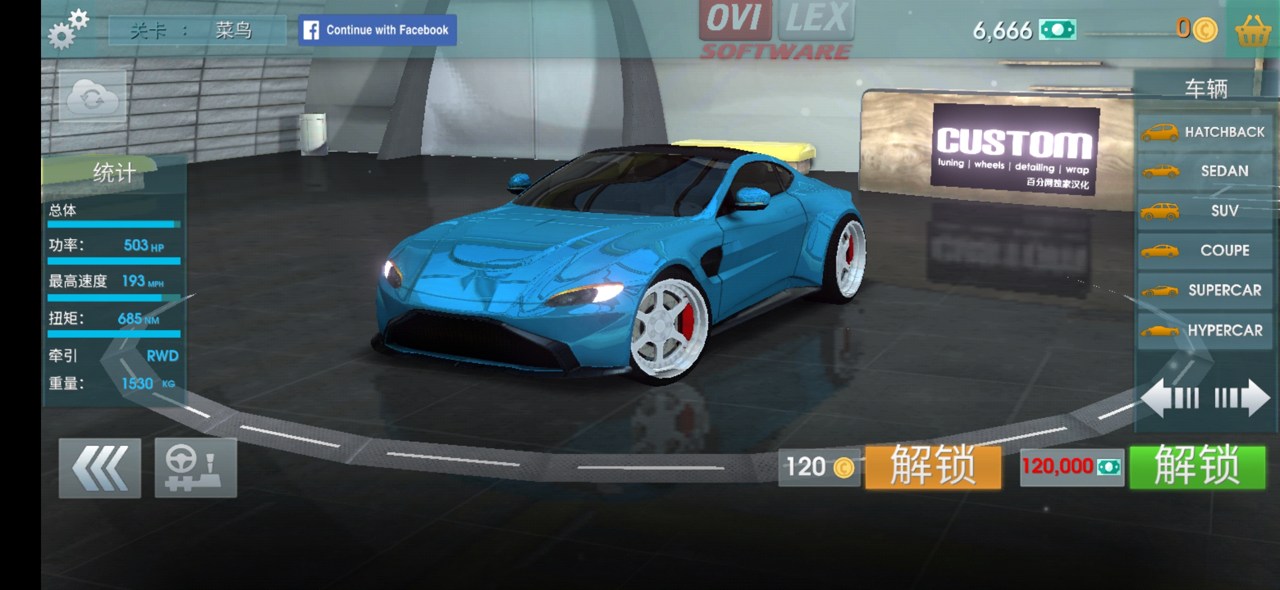This screenshot has height=590, width=1280.
Task: Click Continue with Facebook button
Action: [377, 30]
